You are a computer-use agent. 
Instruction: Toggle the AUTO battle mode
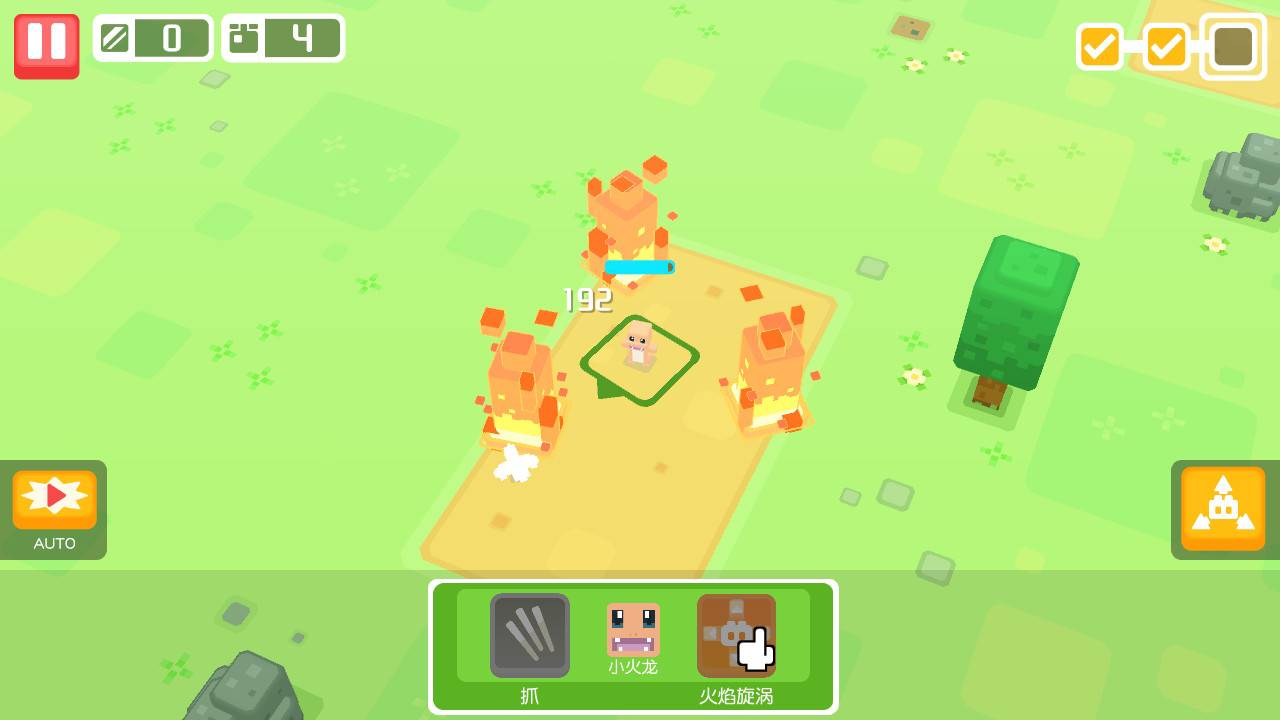(54, 502)
